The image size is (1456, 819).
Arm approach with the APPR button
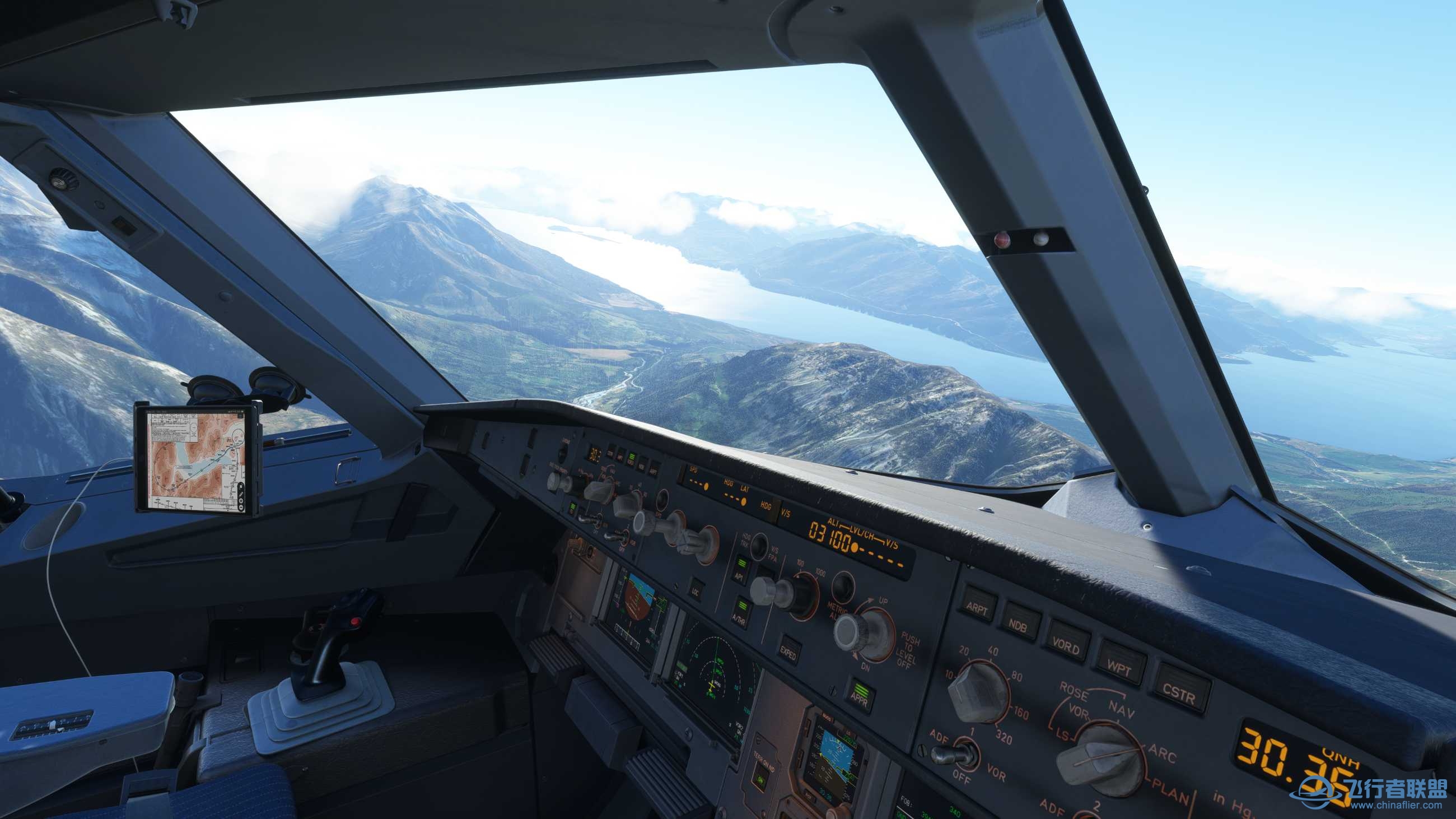tap(860, 694)
